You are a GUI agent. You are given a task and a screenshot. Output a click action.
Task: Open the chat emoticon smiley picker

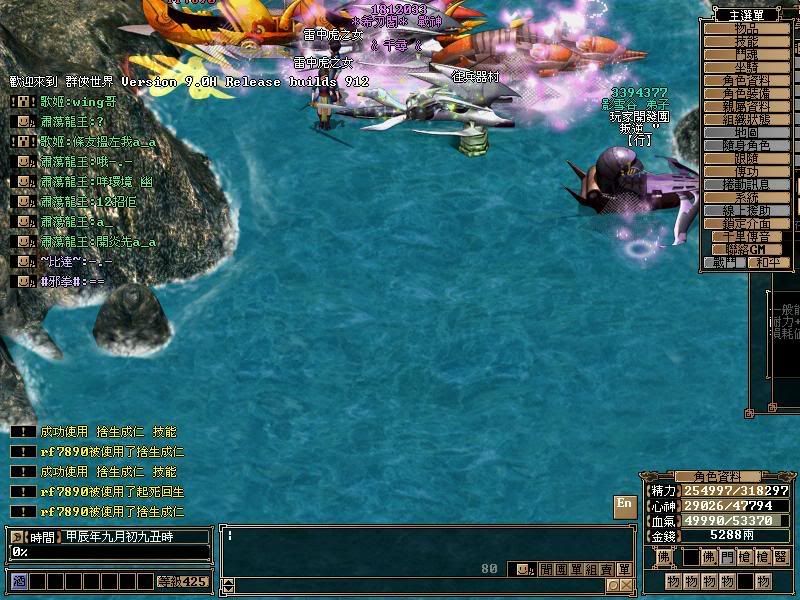coord(521,569)
